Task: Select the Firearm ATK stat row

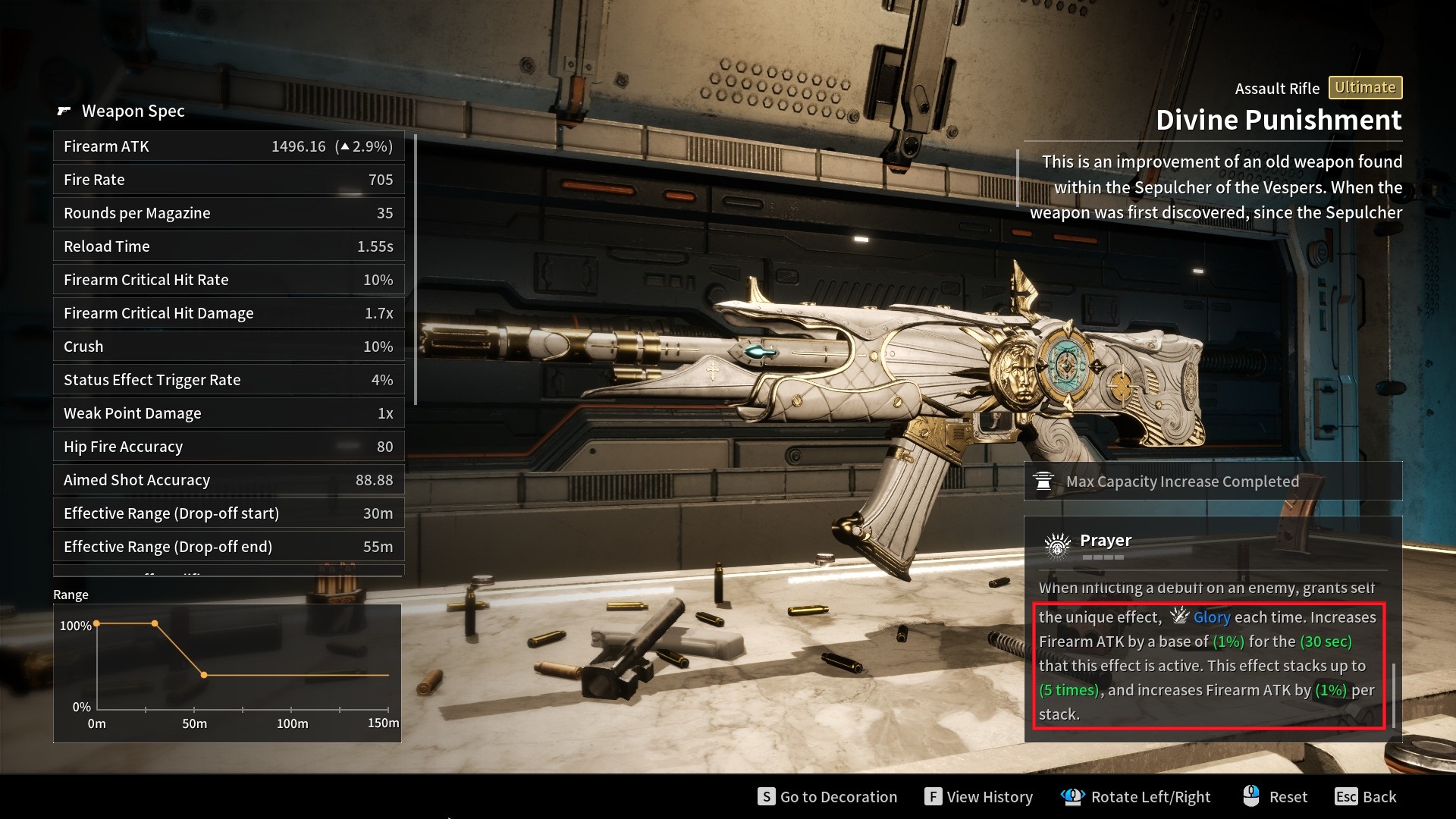Action: pyautogui.click(x=228, y=146)
